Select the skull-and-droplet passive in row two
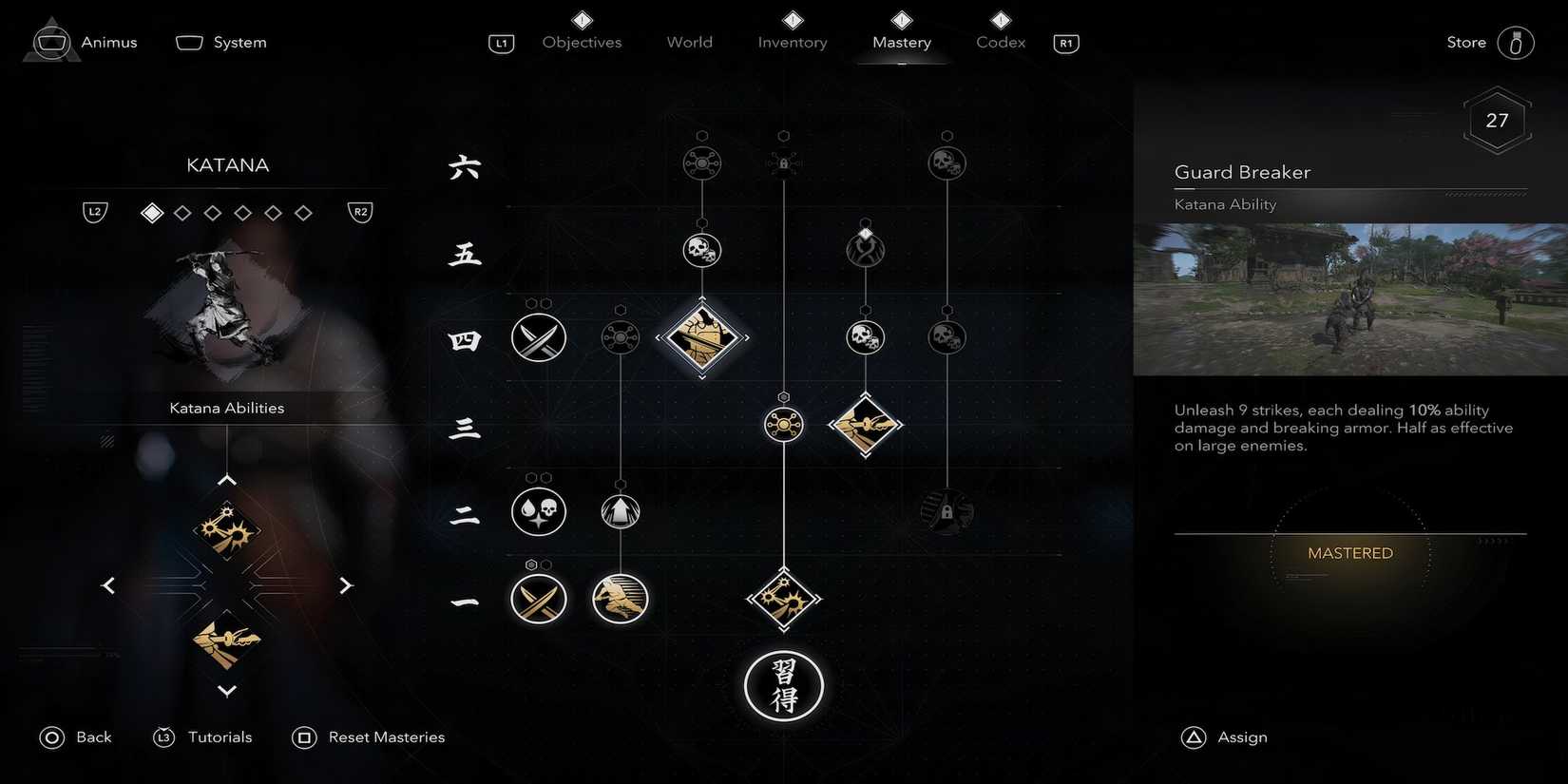Image resolution: width=1568 pixels, height=784 pixels. click(539, 511)
